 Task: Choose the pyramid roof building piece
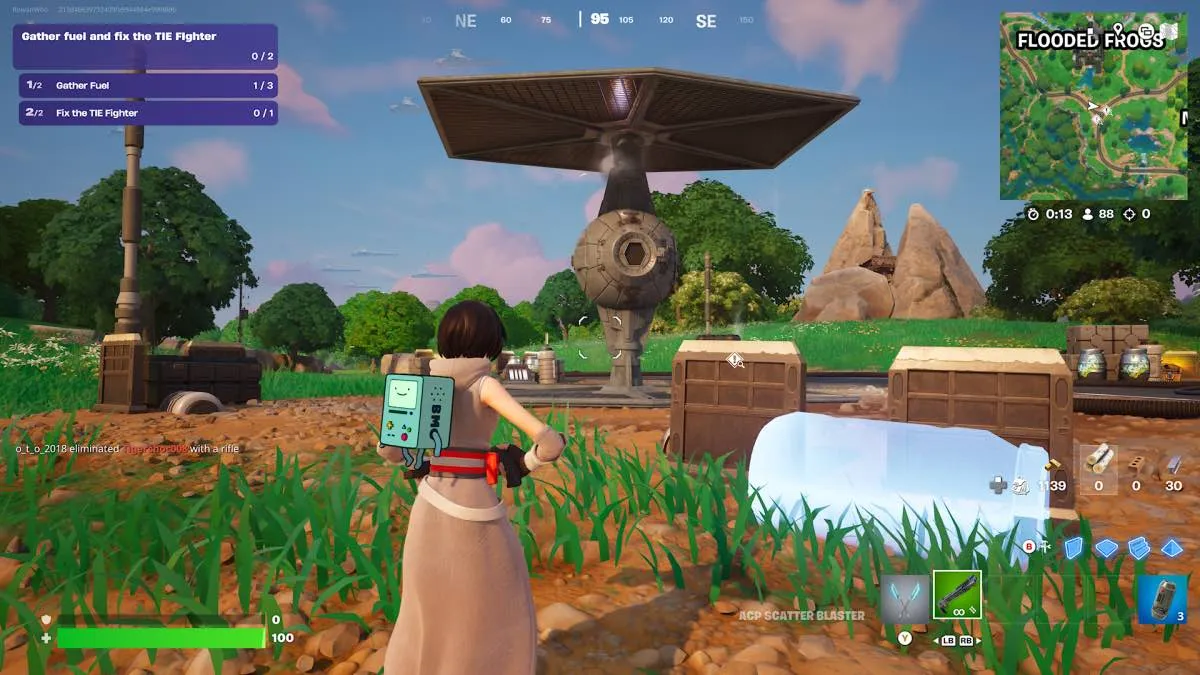click(x=1172, y=548)
